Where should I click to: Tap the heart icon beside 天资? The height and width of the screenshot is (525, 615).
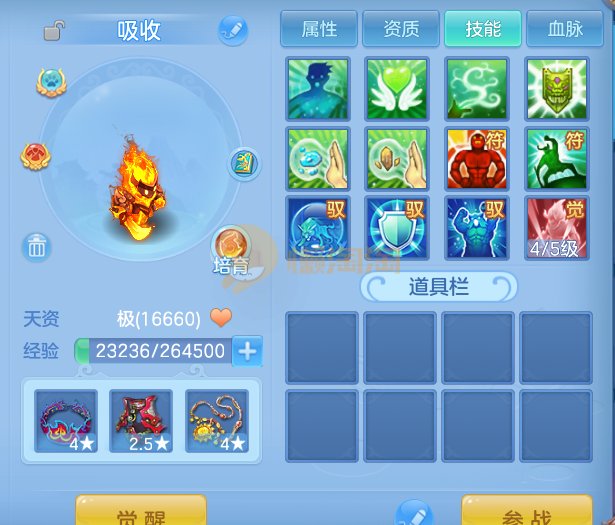pos(221,319)
